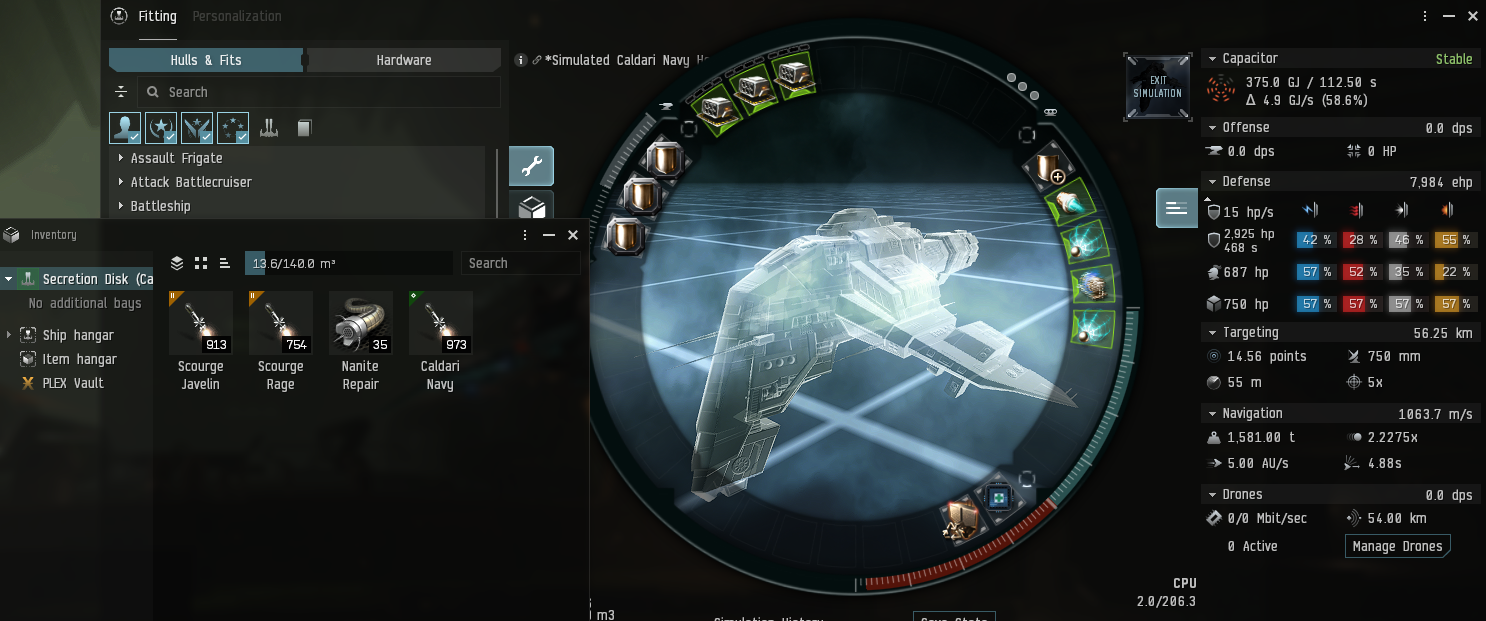Expand the Assault Frigate group

tap(176, 158)
